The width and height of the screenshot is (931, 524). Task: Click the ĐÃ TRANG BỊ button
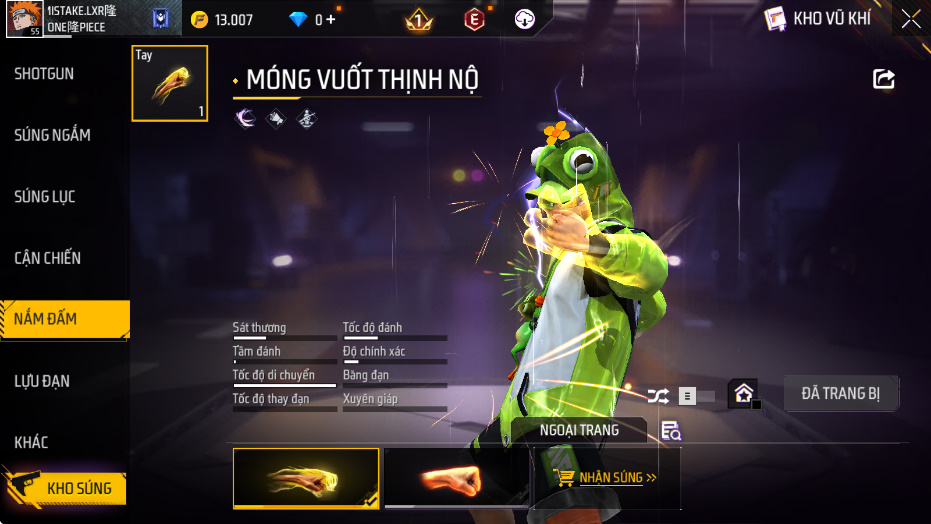coord(840,393)
